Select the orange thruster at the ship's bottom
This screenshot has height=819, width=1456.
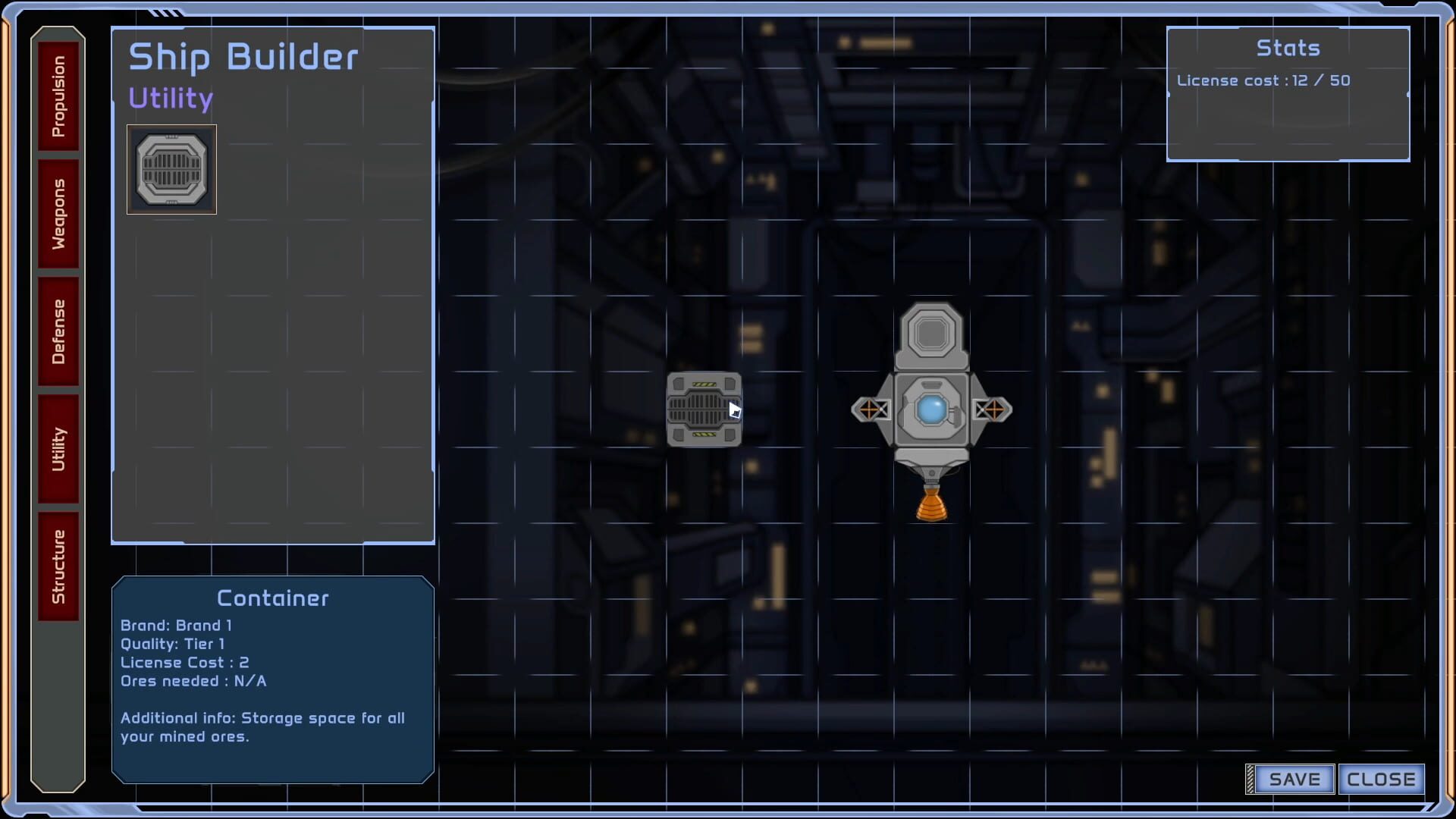tap(932, 504)
